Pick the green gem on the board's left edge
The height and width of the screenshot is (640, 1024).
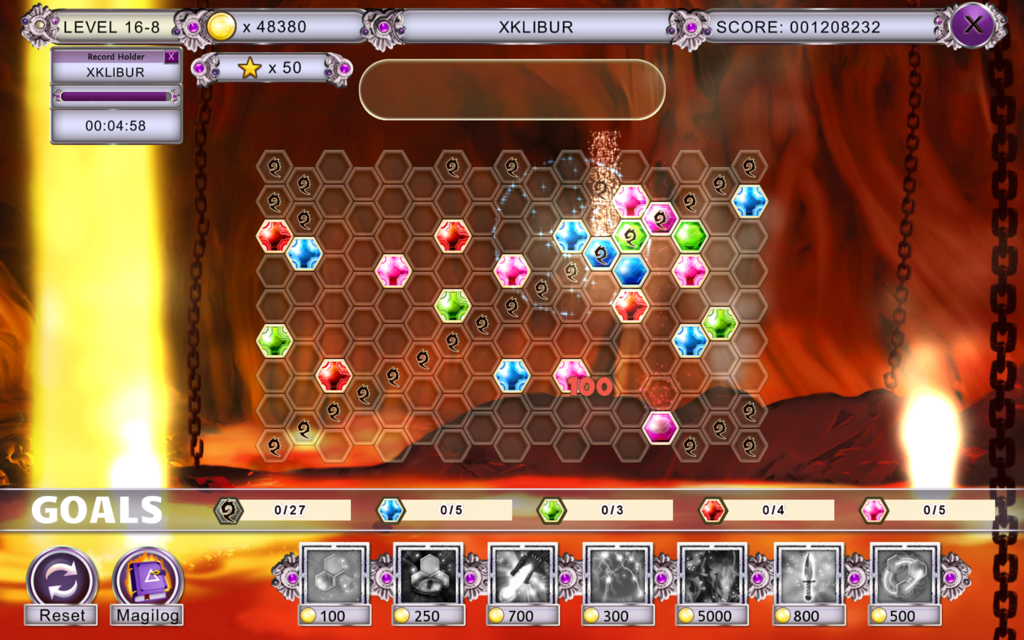coord(274,340)
